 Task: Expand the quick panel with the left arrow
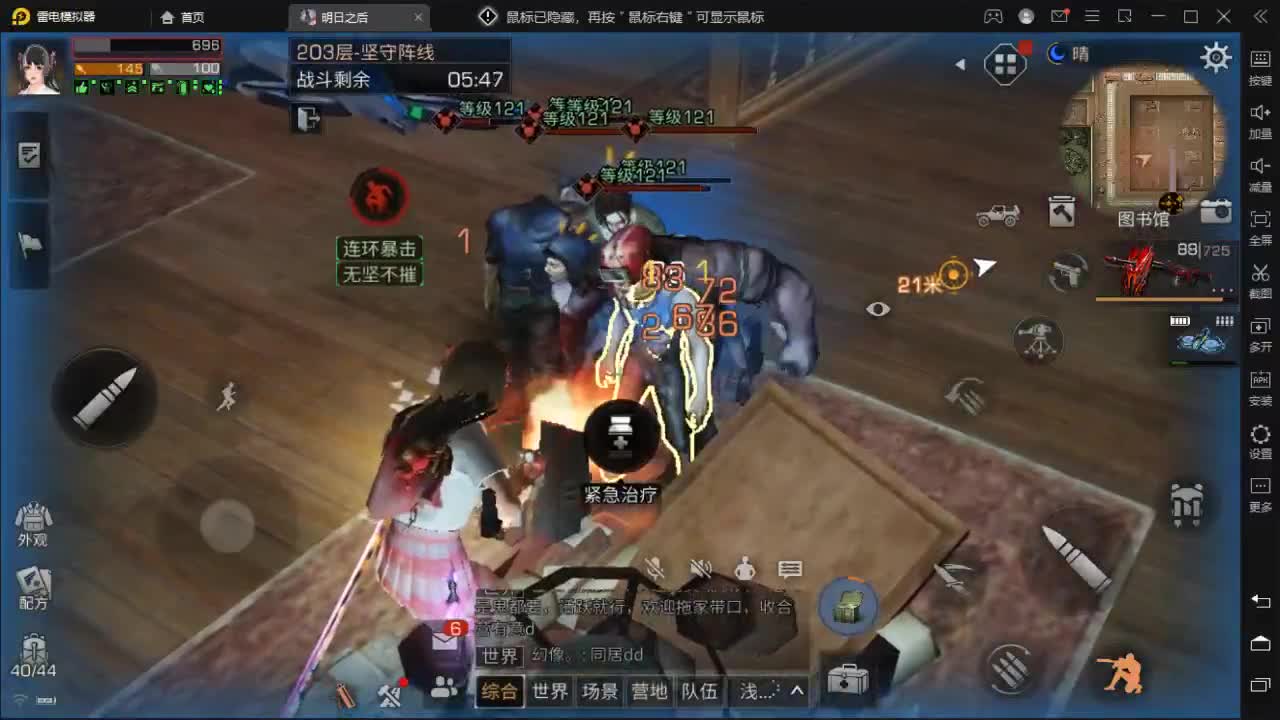click(961, 63)
